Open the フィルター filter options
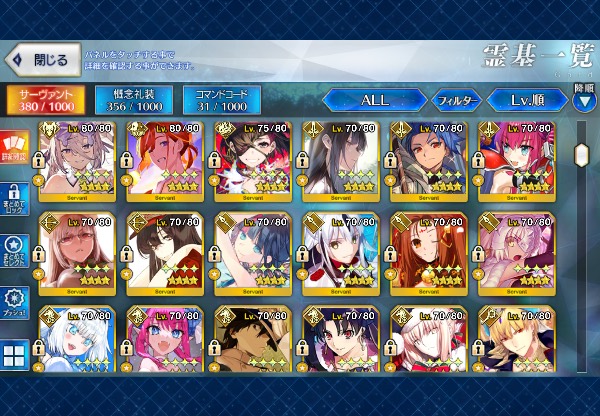The height and width of the screenshot is (416, 600). pyautogui.click(x=456, y=100)
